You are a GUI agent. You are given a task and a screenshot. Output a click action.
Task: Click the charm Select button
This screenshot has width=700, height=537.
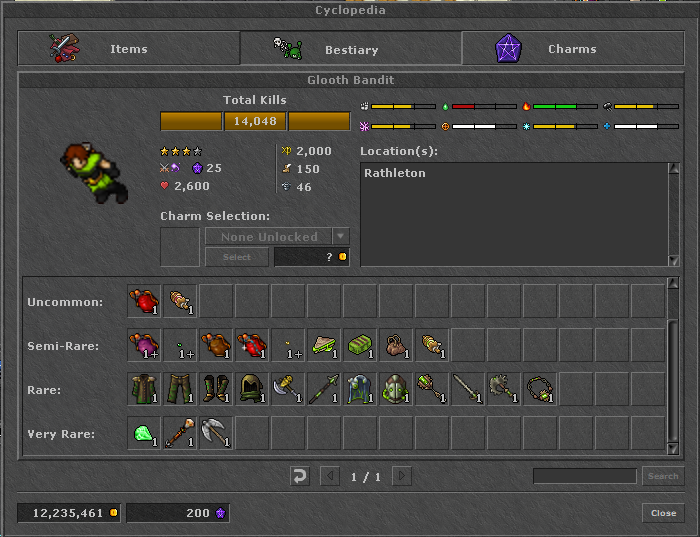(x=236, y=257)
